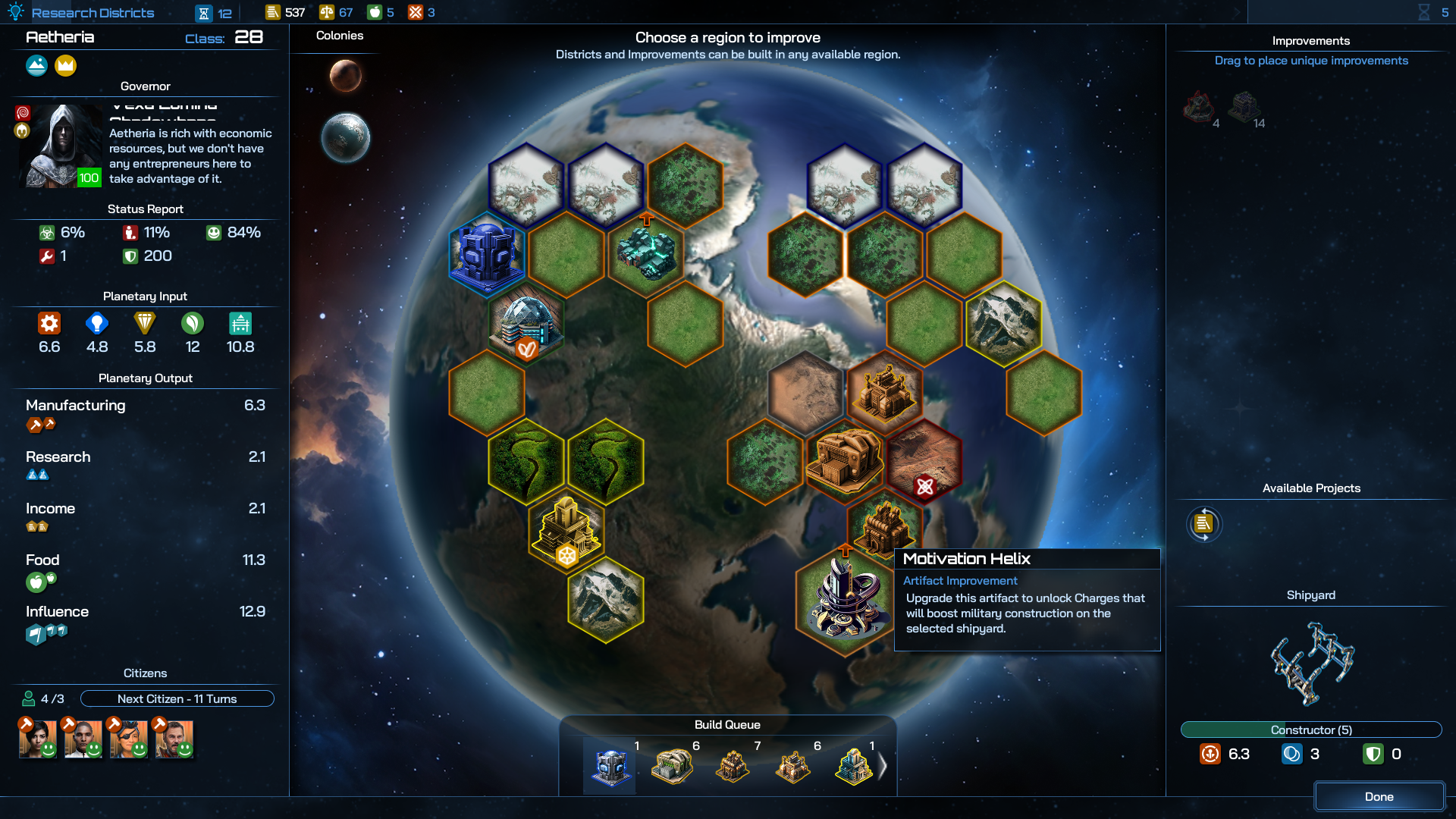Screen dimensions: 1456x819
Task: Select the blue research district tile
Action: [487, 254]
